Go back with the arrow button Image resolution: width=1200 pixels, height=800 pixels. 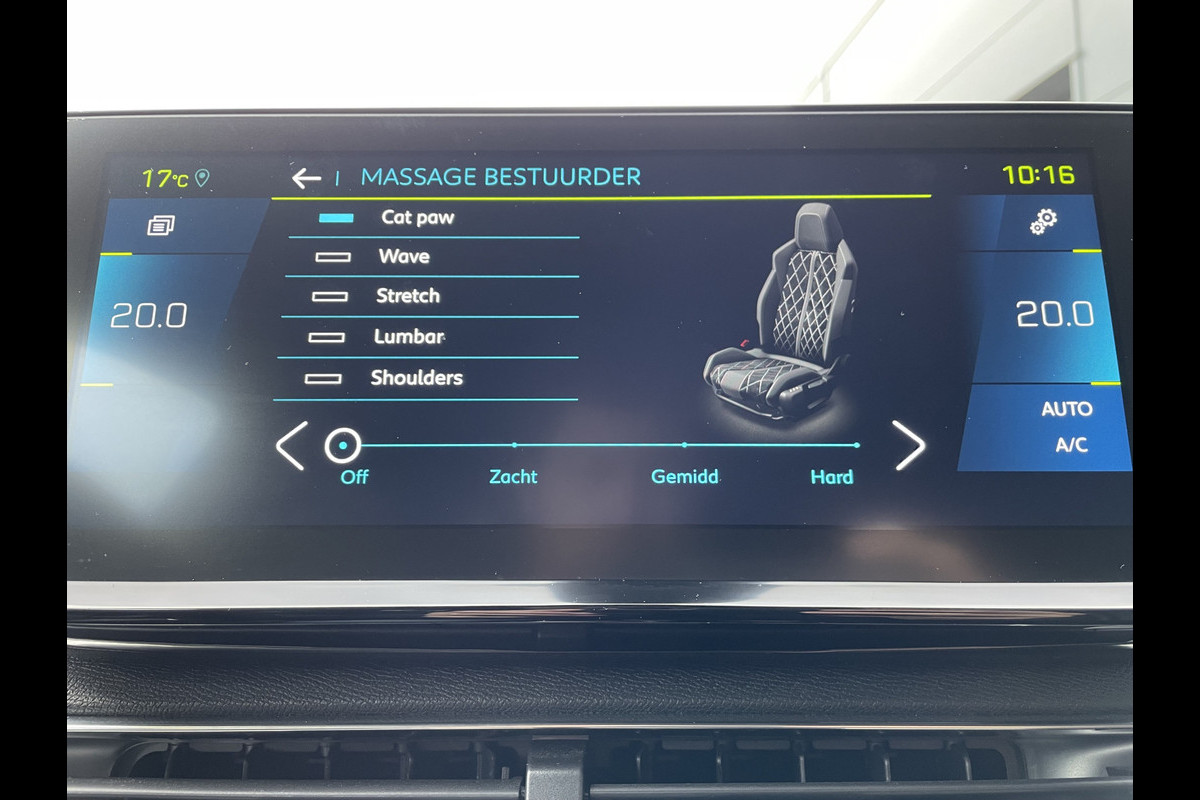coord(306,178)
